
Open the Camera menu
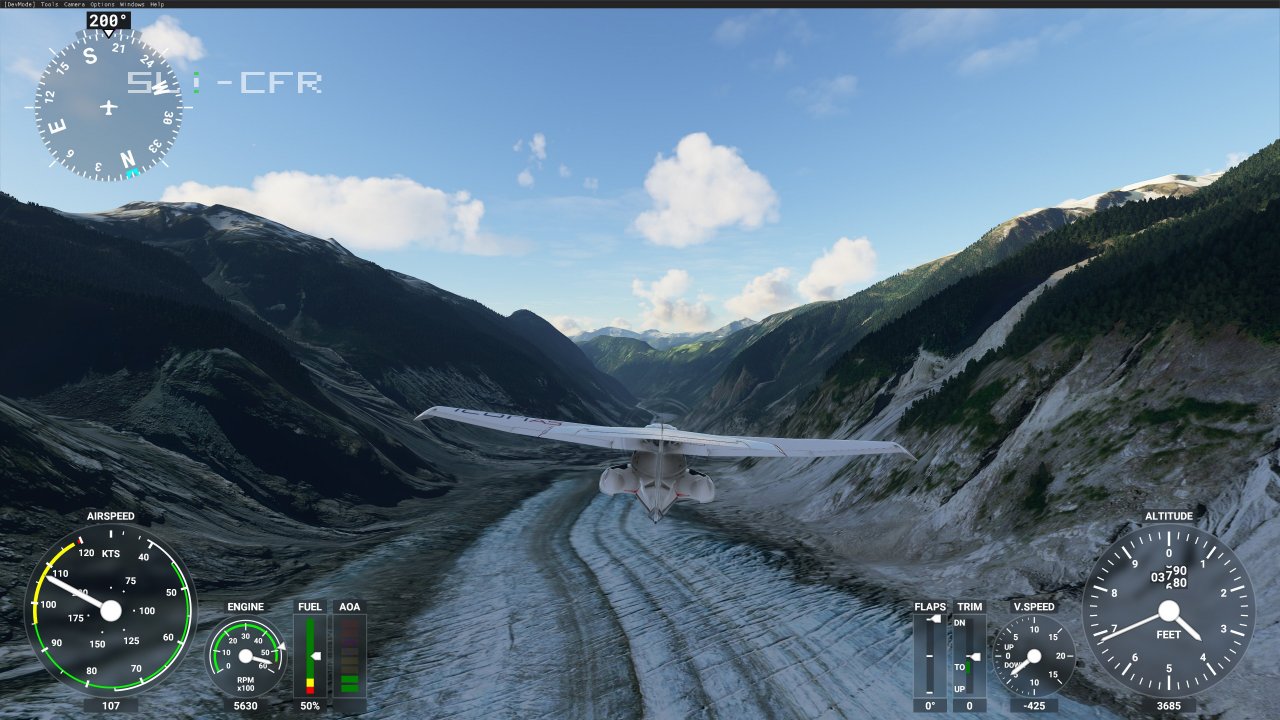[73, 4]
